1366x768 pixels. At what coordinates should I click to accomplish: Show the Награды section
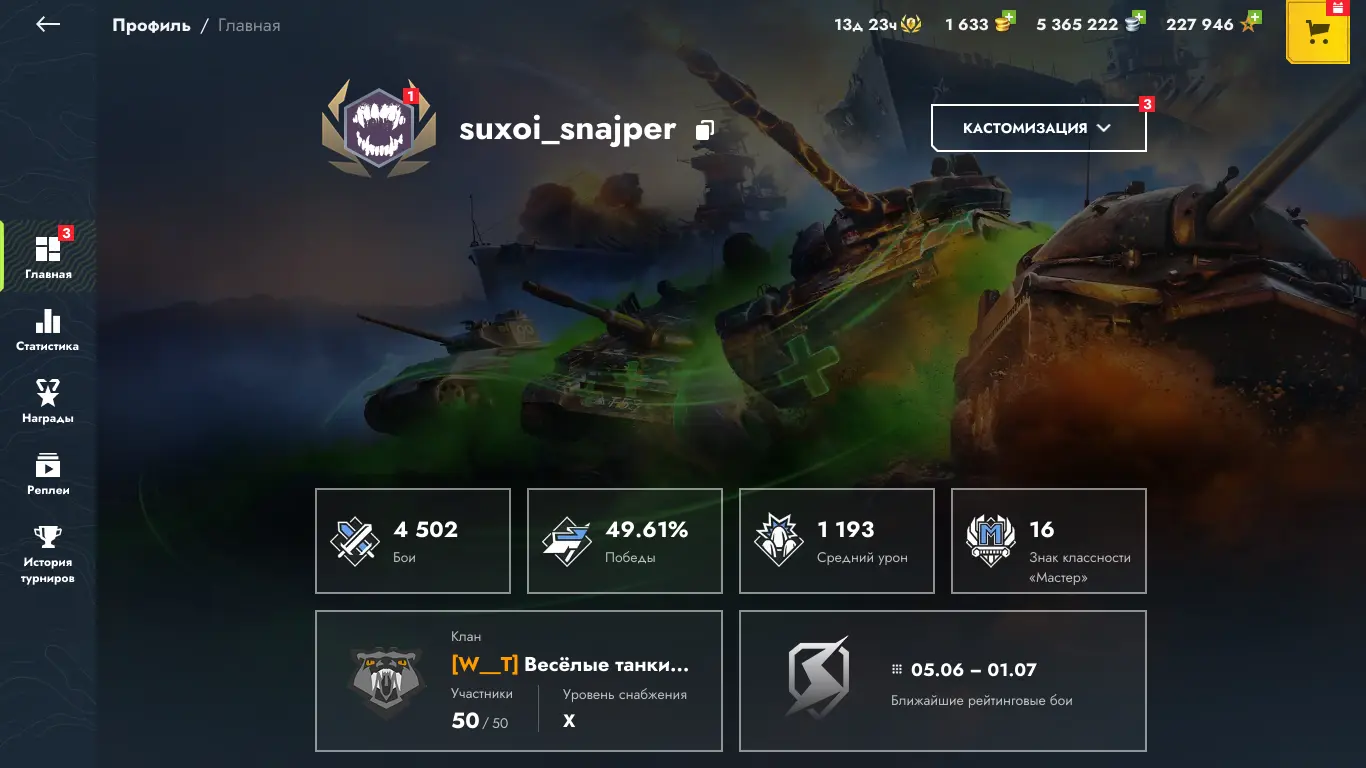(48, 401)
